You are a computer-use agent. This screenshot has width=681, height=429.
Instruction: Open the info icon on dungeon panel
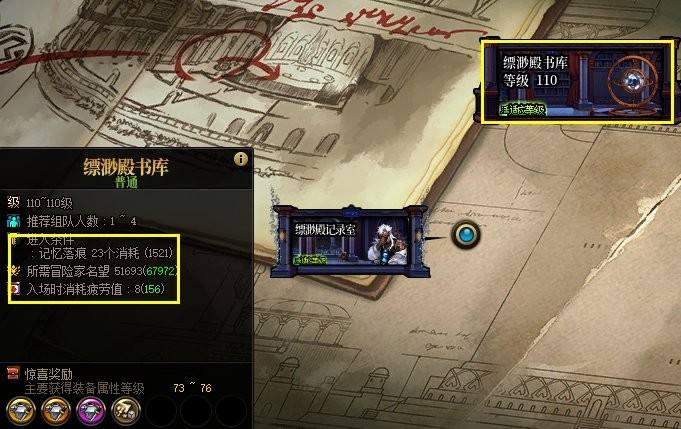[x=240, y=159]
